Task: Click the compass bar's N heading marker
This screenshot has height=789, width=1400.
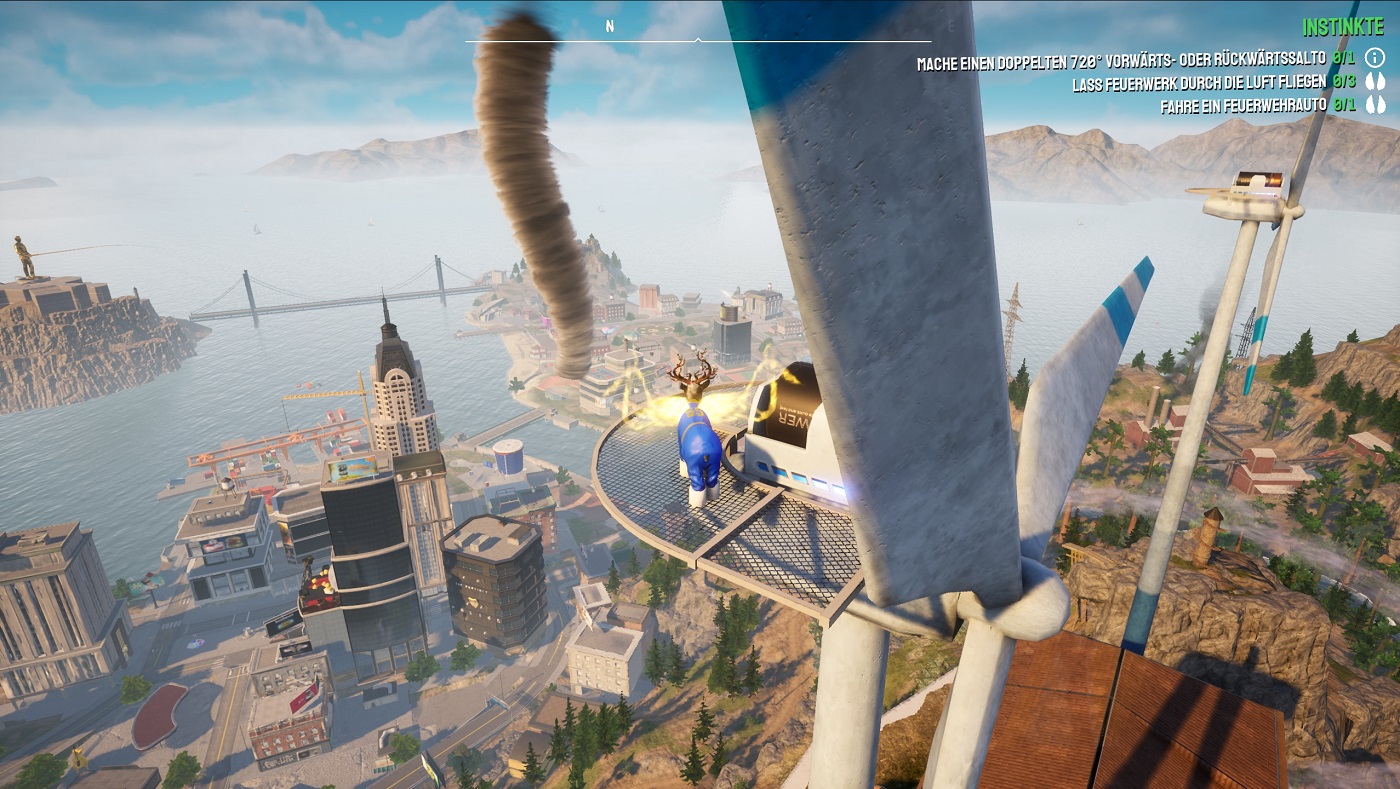Action: [609, 27]
